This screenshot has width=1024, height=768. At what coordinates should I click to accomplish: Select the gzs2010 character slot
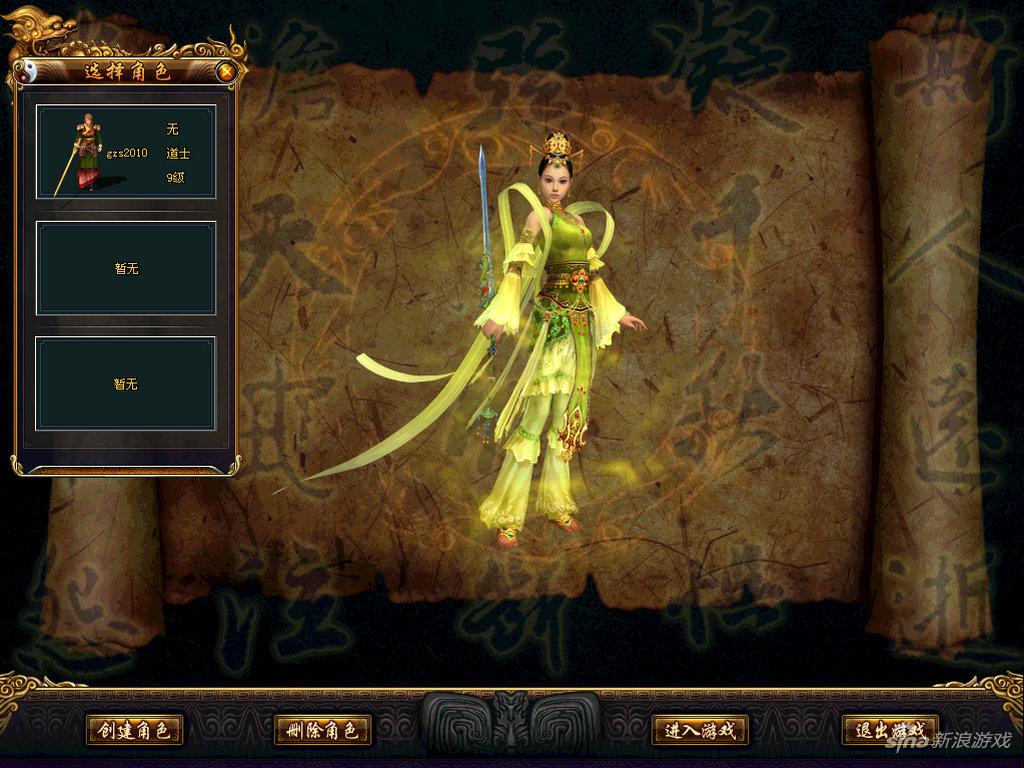126,152
